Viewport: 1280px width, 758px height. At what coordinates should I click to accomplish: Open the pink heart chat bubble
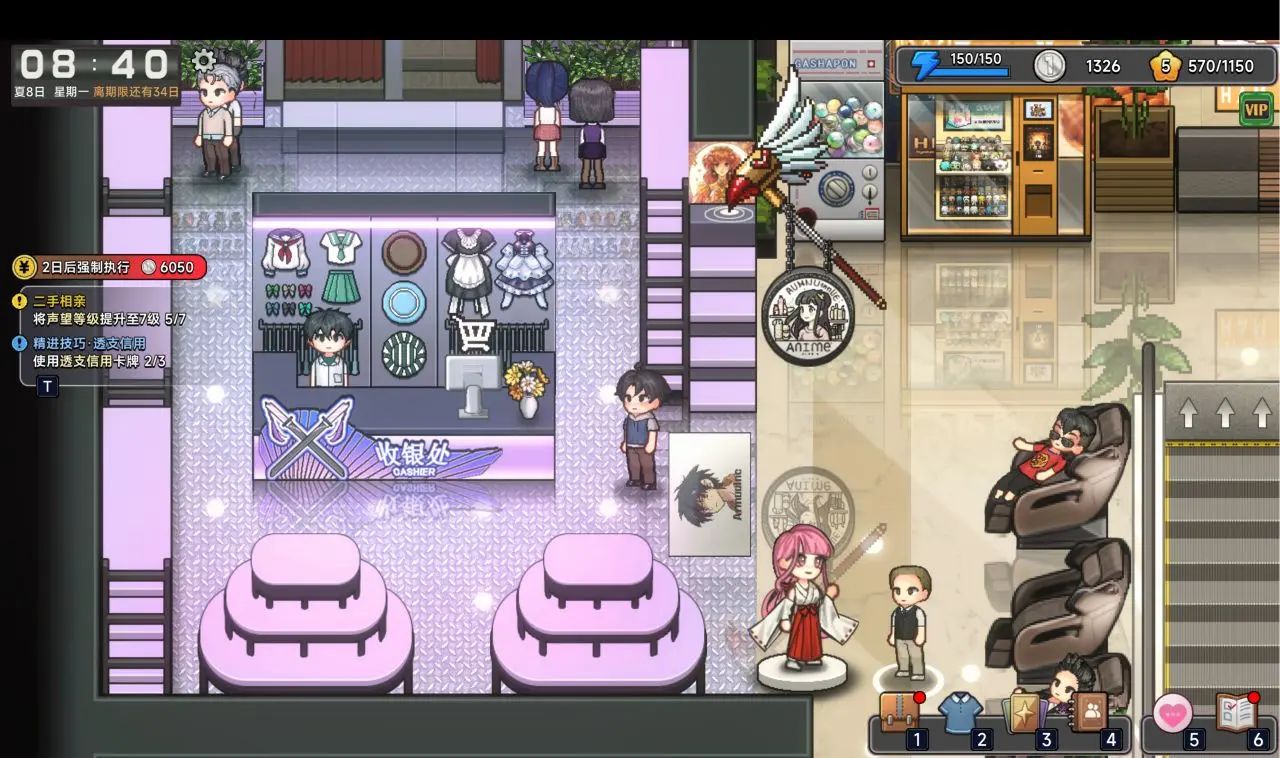tap(1172, 714)
